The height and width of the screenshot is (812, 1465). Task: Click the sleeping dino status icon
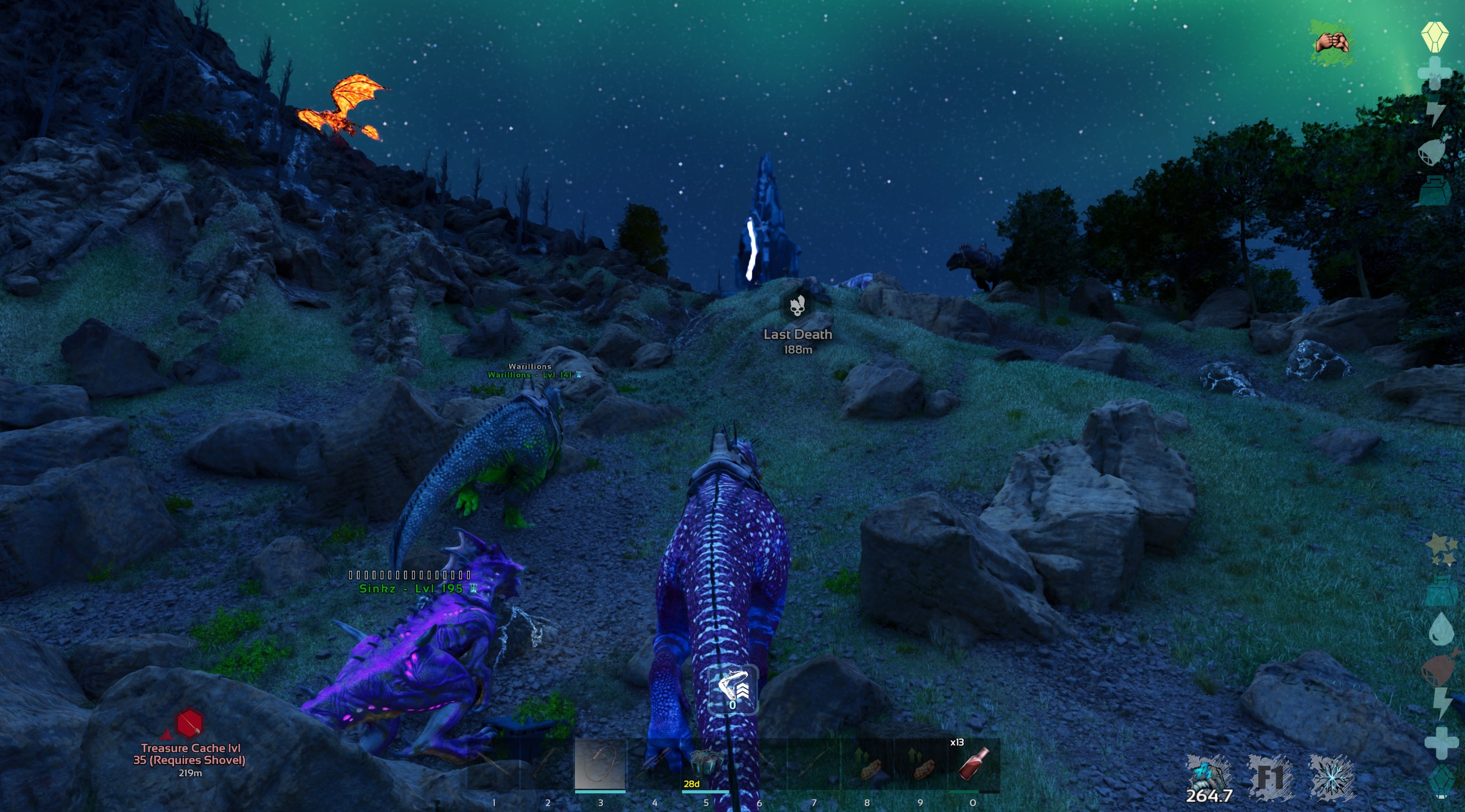pyautogui.click(x=1208, y=773)
